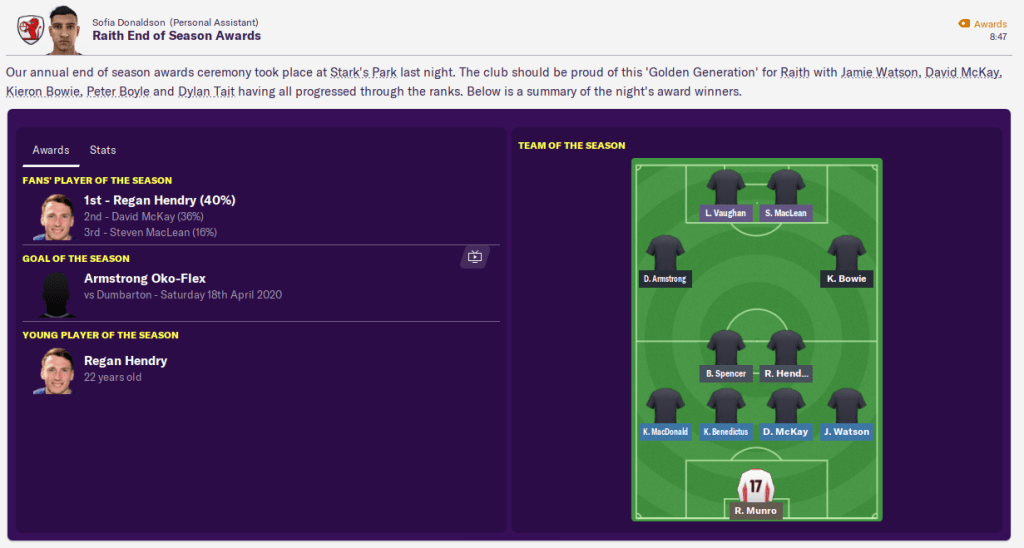The image size is (1024, 548).
Task: View Sofia Donaldson's portrait profile
Action: click(62, 27)
